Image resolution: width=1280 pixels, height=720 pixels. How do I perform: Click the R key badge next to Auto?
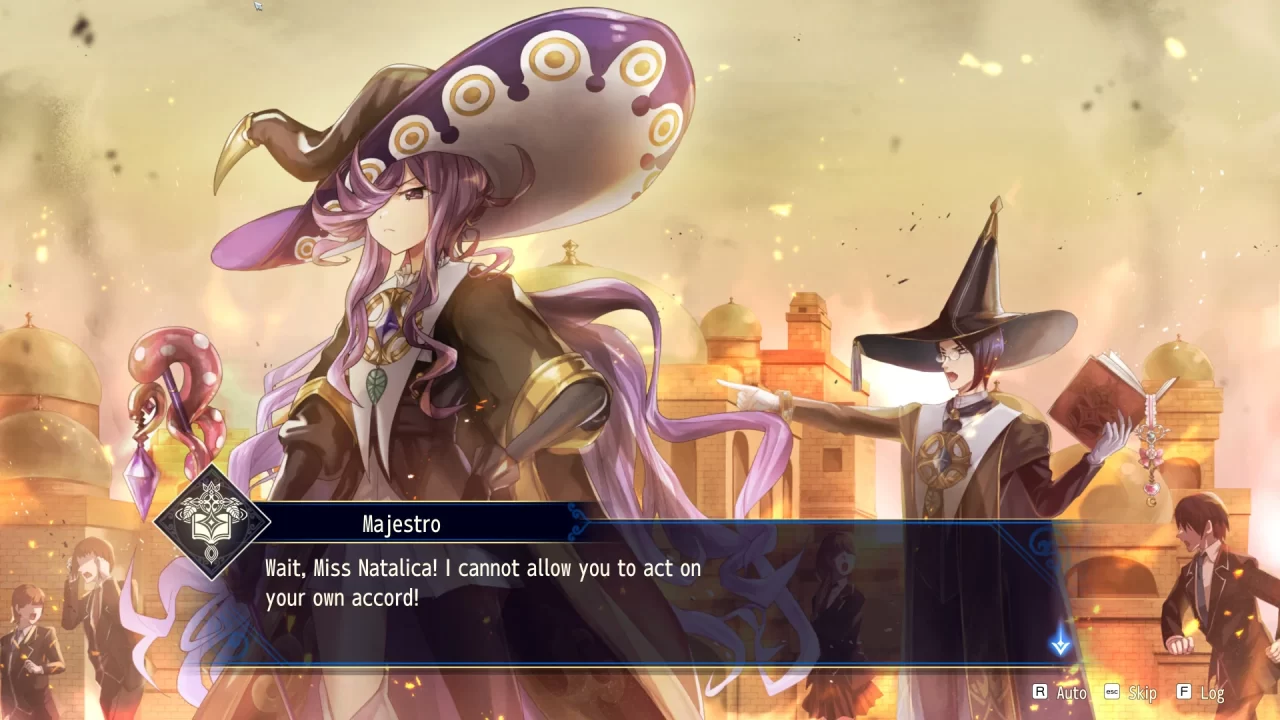(1040, 691)
